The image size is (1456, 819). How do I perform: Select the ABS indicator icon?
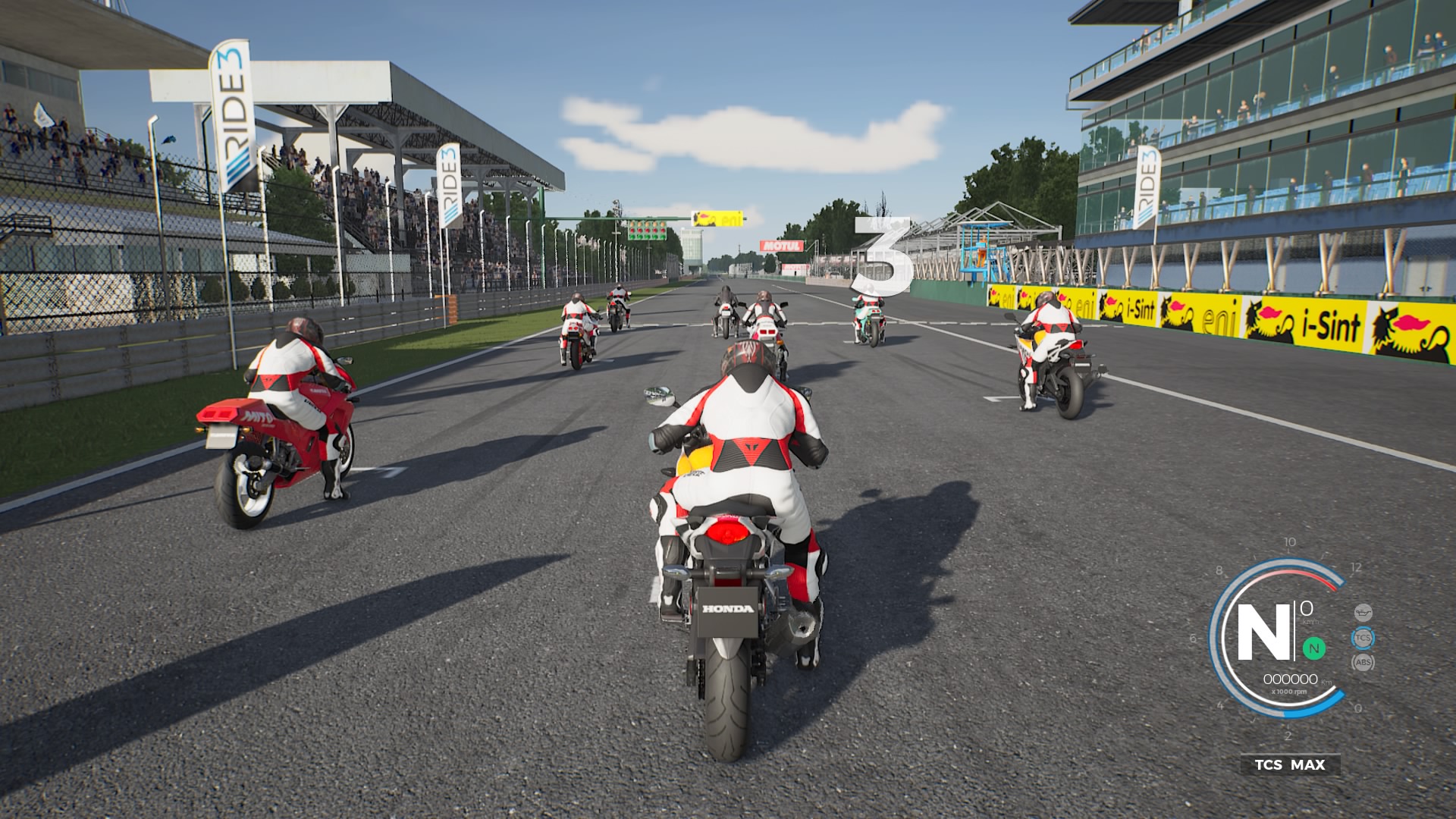(x=1363, y=663)
